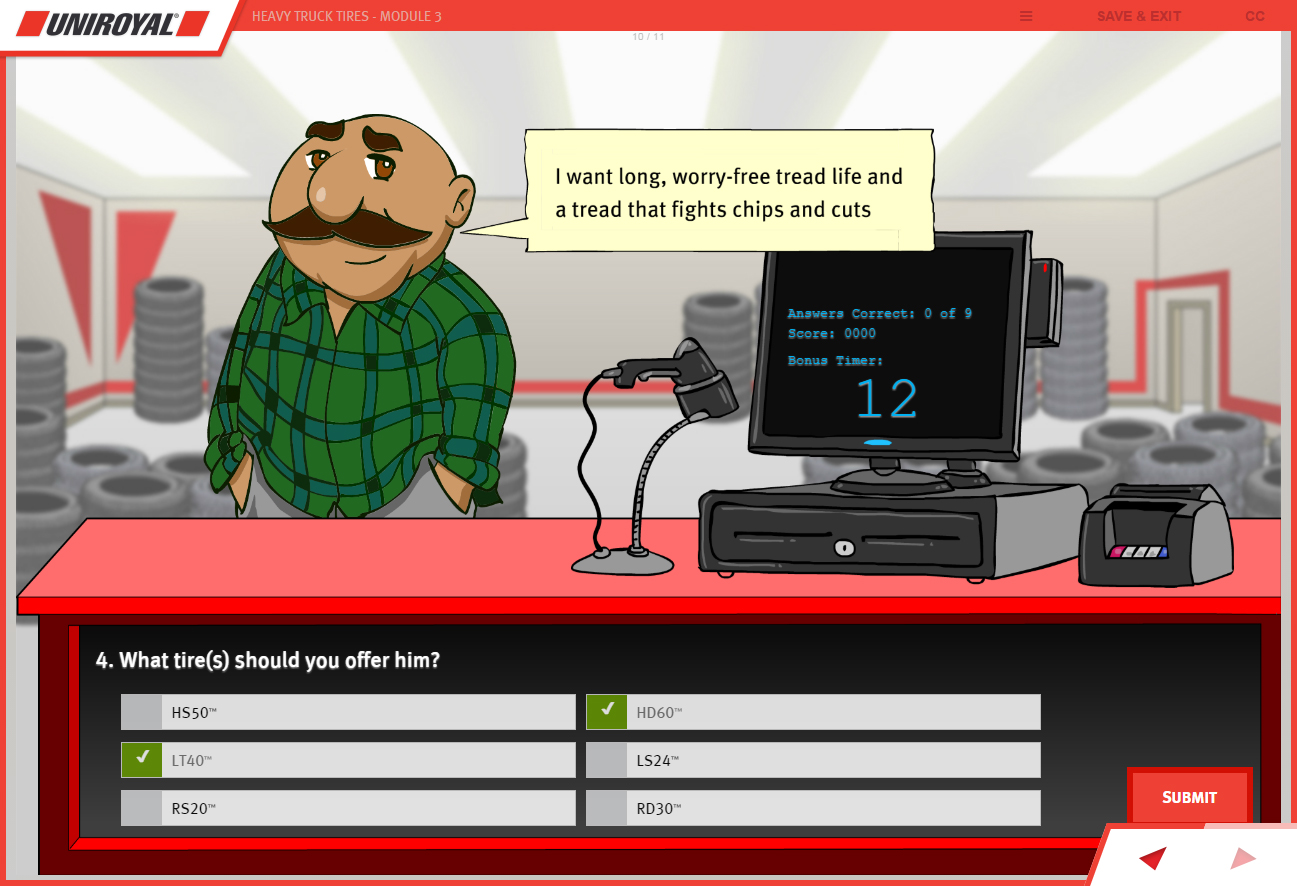Go back using the previous slide arrow
Image resolution: width=1297 pixels, height=886 pixels.
pyautogui.click(x=1151, y=858)
